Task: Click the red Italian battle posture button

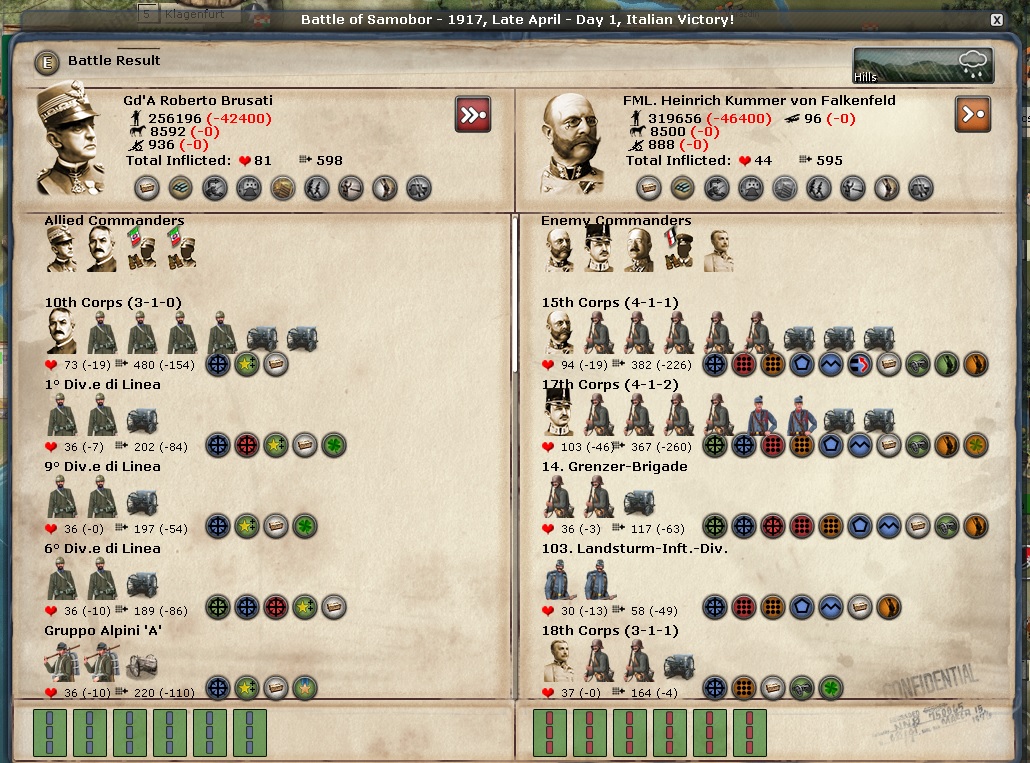Action: [x=472, y=114]
